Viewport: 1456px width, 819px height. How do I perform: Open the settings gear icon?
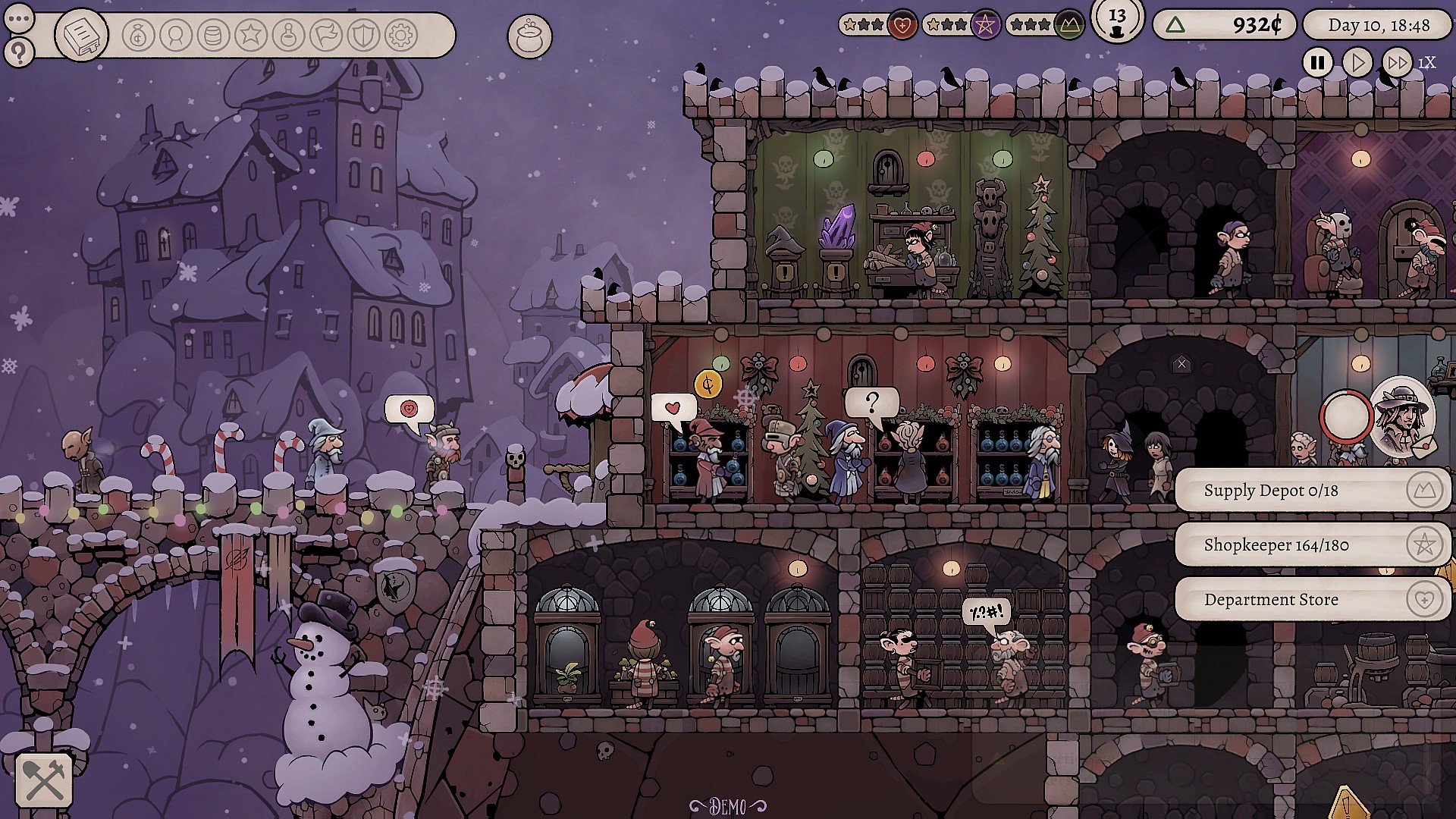[x=401, y=33]
